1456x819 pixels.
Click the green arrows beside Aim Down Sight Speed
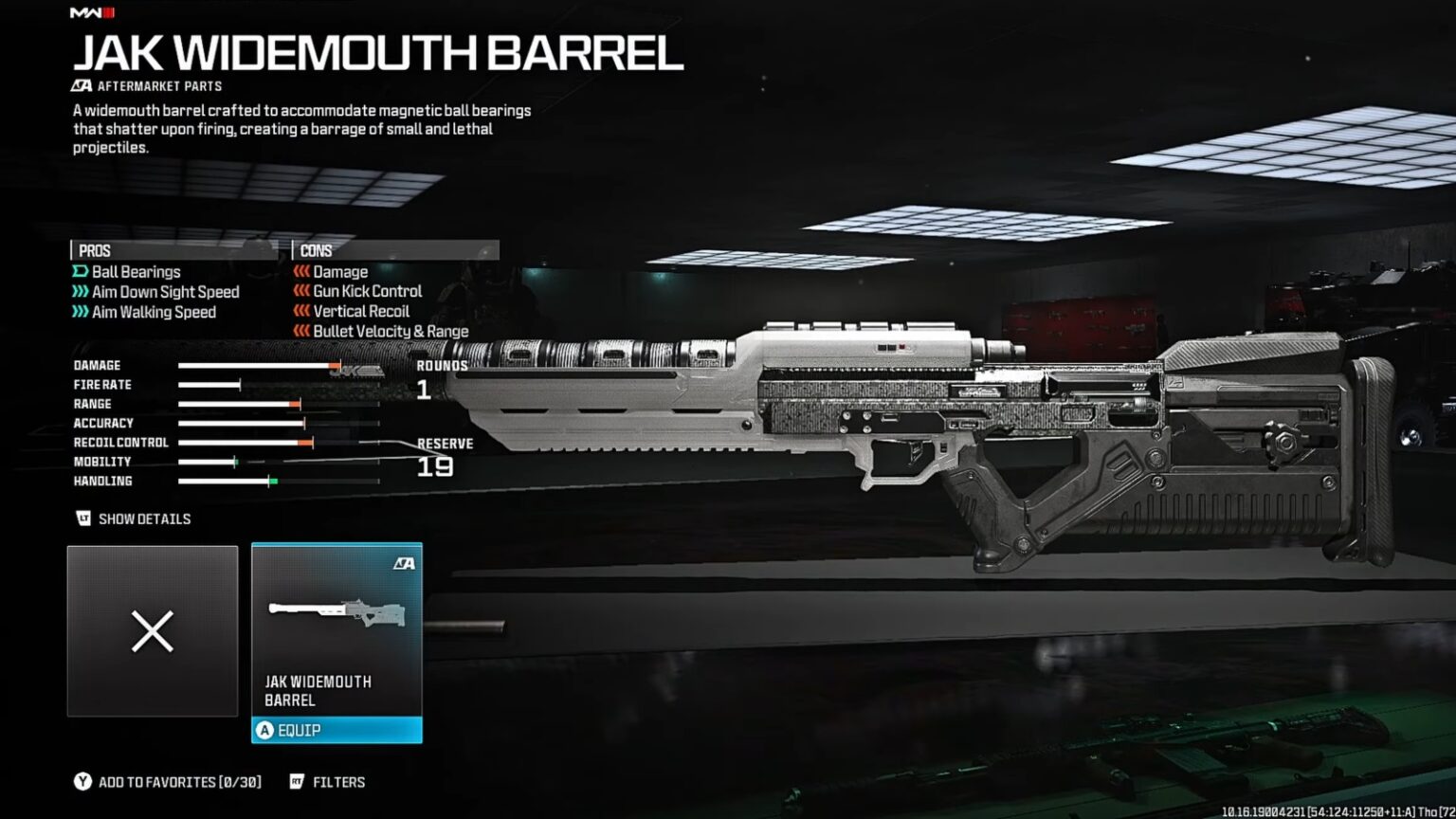pos(82,292)
